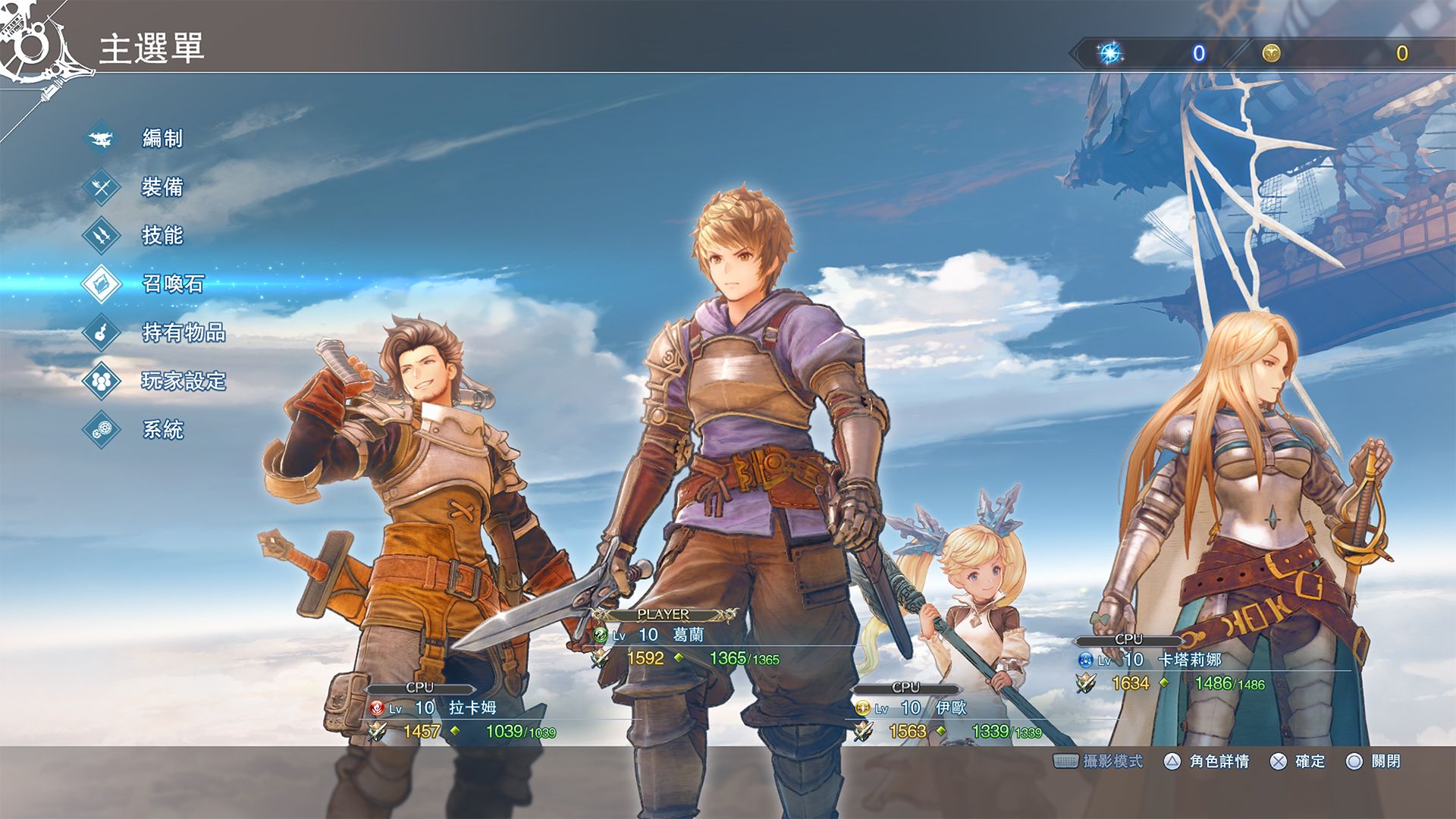The height and width of the screenshot is (819, 1456).
Task: Select CPU member 拉卡姆 status panel
Action: click(x=461, y=717)
